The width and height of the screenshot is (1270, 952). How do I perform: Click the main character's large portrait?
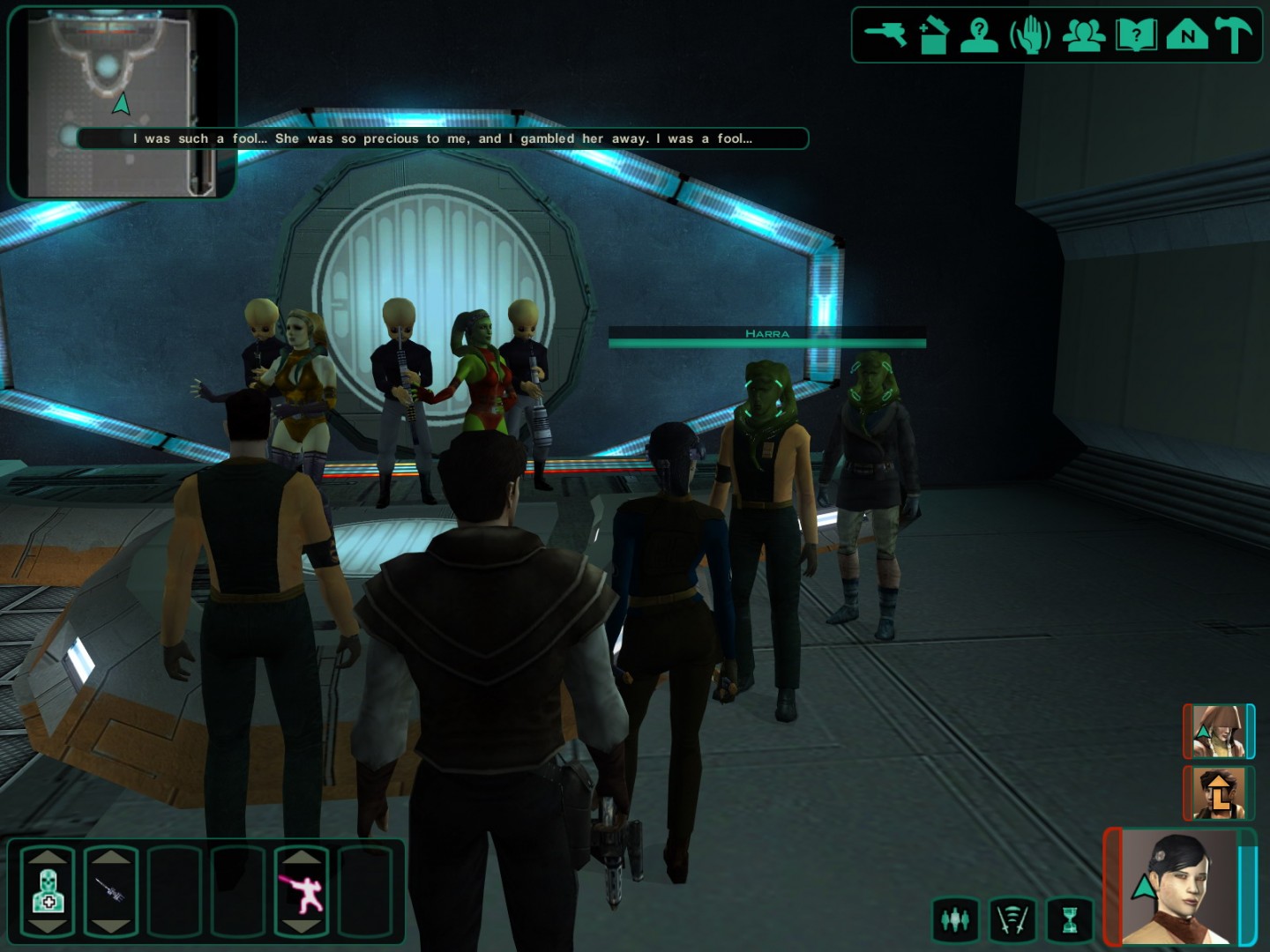pos(1178,886)
